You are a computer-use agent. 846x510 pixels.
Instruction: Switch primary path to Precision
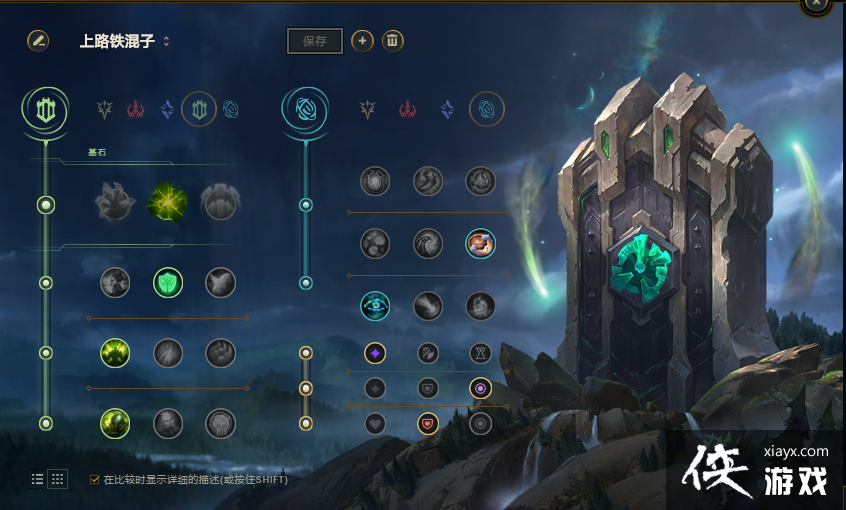pyautogui.click(x=104, y=109)
